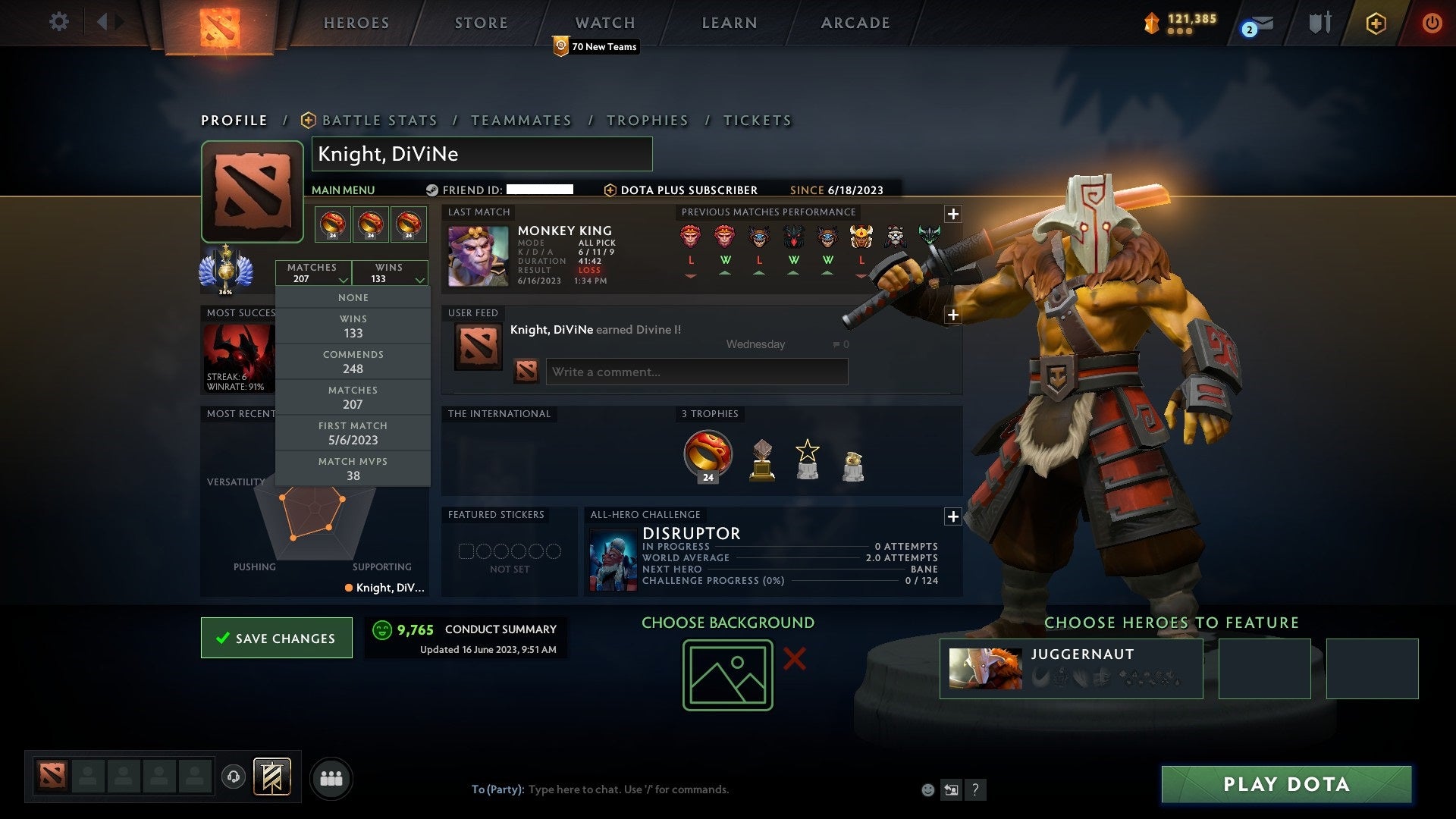Click the chat help question mark icon
This screenshot has height=819, width=1456.
coord(975,789)
